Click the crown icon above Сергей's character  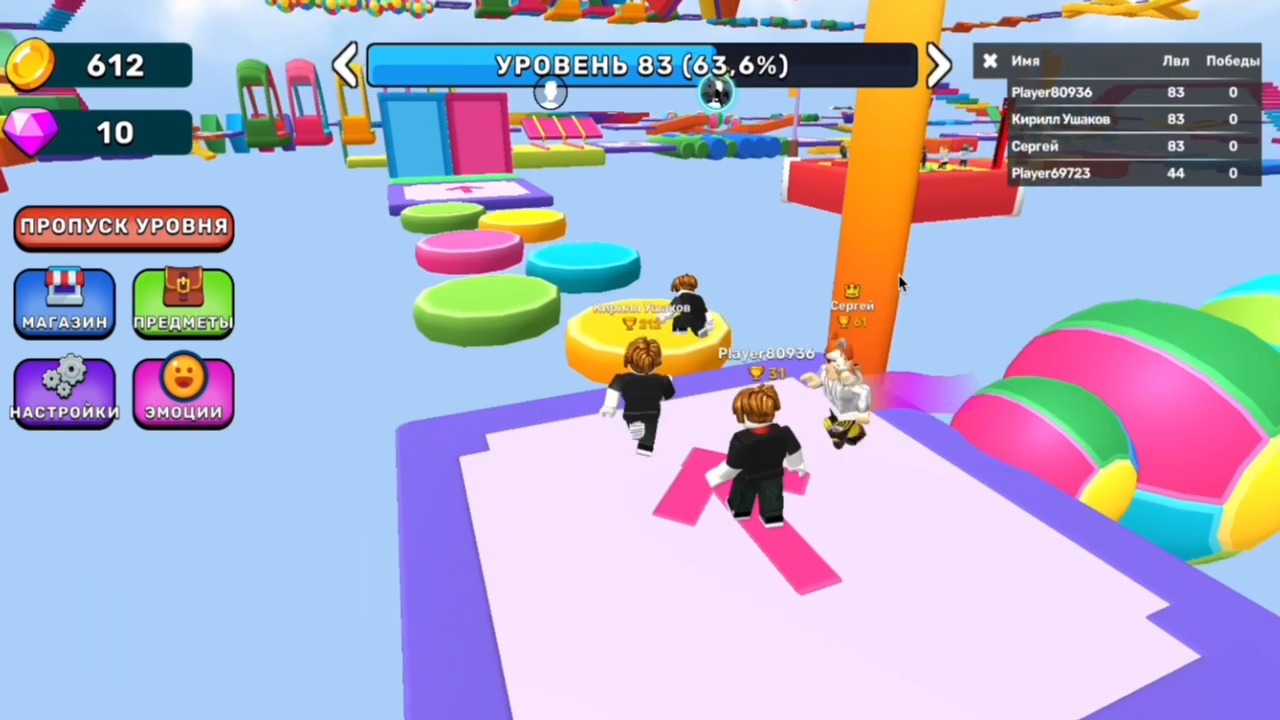852,290
